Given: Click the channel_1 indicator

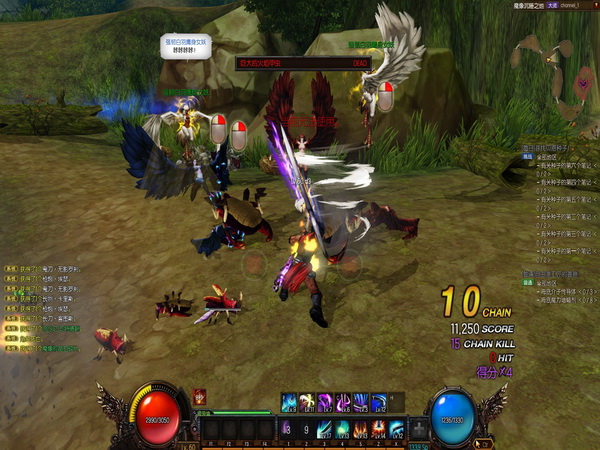Looking at the screenshot, I should pyautogui.click(x=566, y=6).
